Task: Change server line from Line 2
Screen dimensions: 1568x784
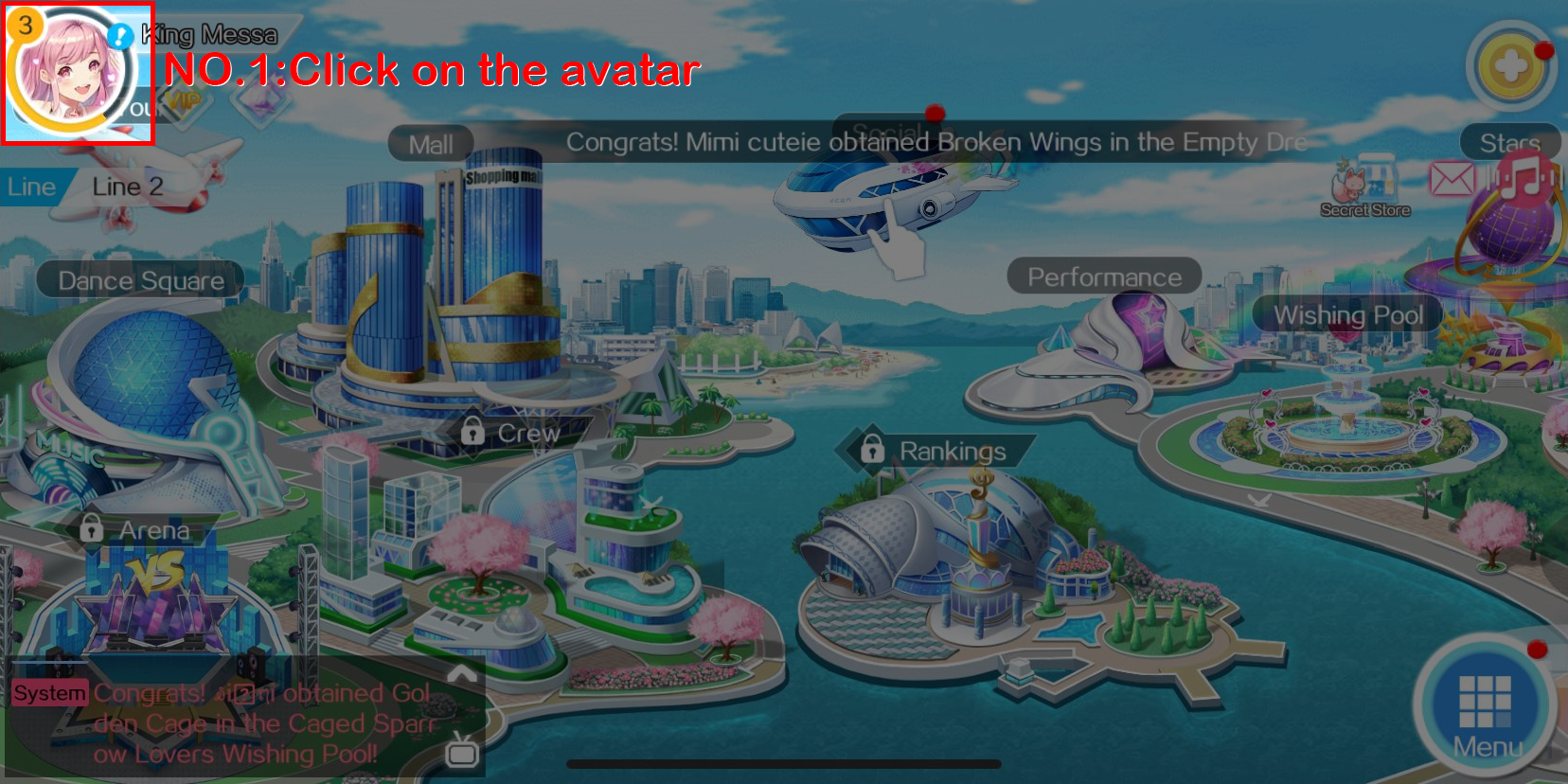Action: 127,187
